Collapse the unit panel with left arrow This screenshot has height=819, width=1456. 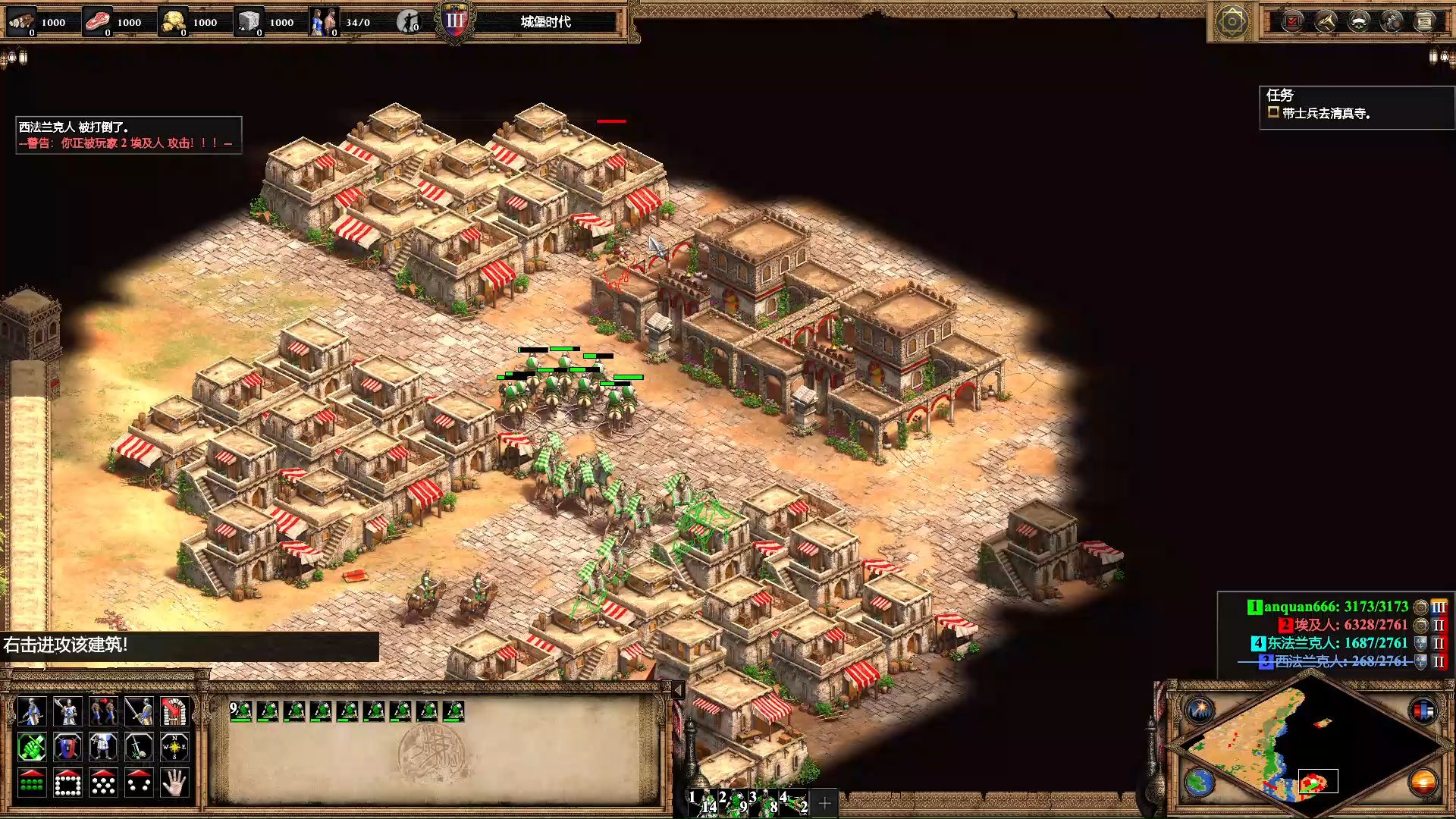678,689
